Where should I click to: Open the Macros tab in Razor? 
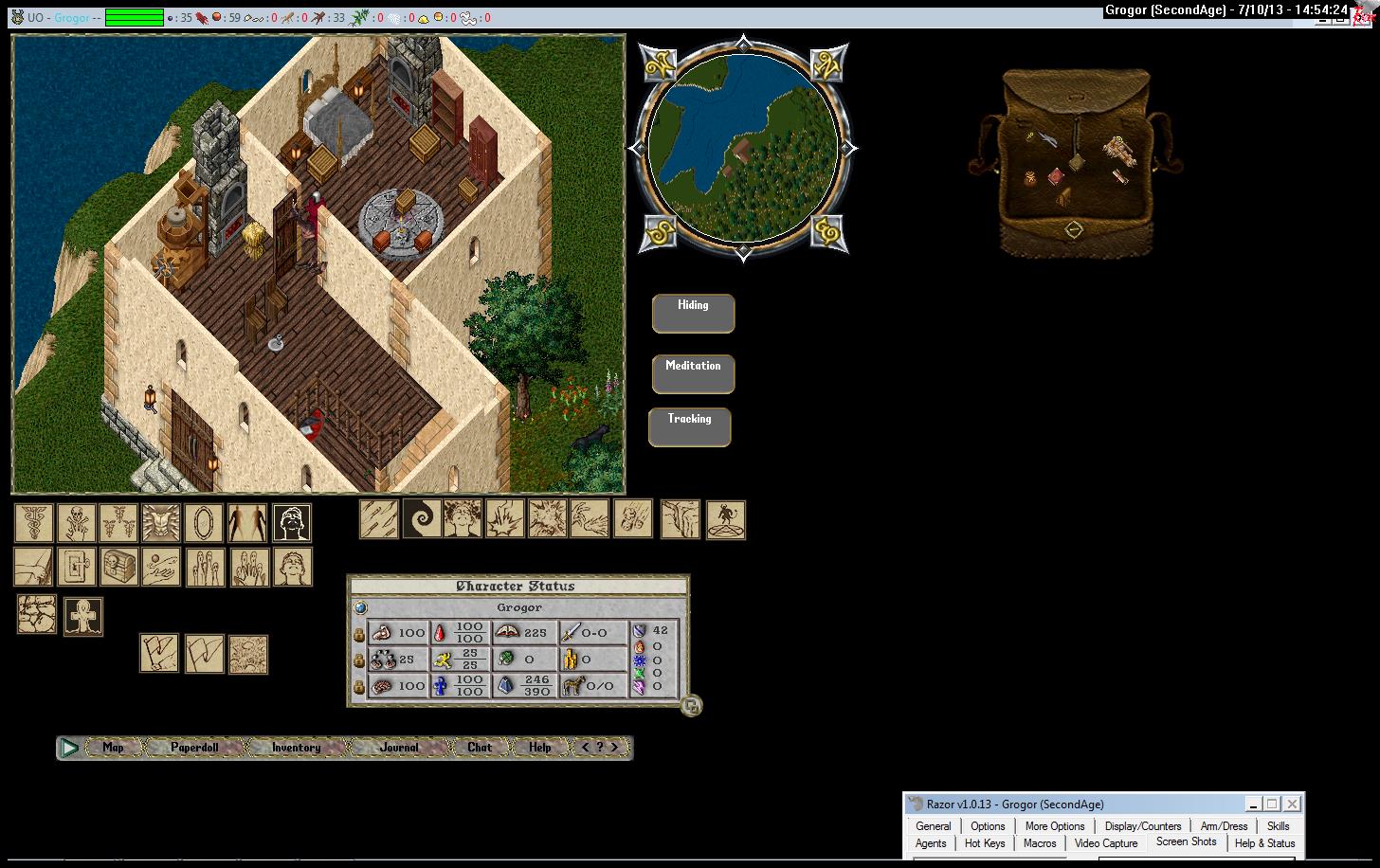pyautogui.click(x=1040, y=842)
